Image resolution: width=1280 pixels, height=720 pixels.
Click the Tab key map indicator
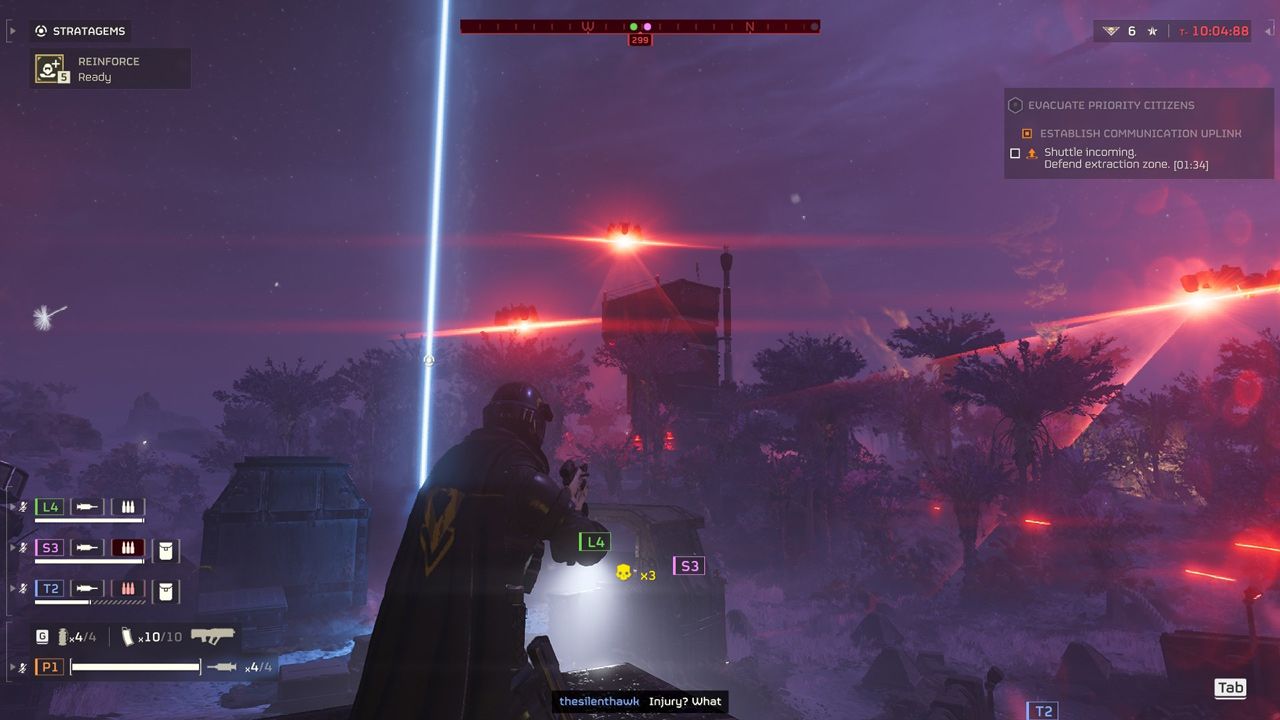(x=1231, y=688)
